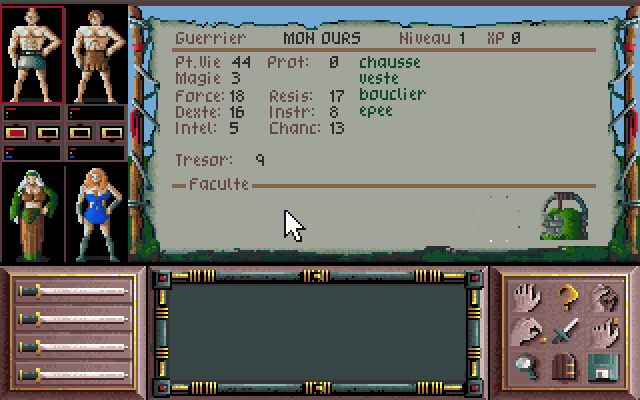
Task: Use the magnifying glass examine icon
Action: [529, 366]
